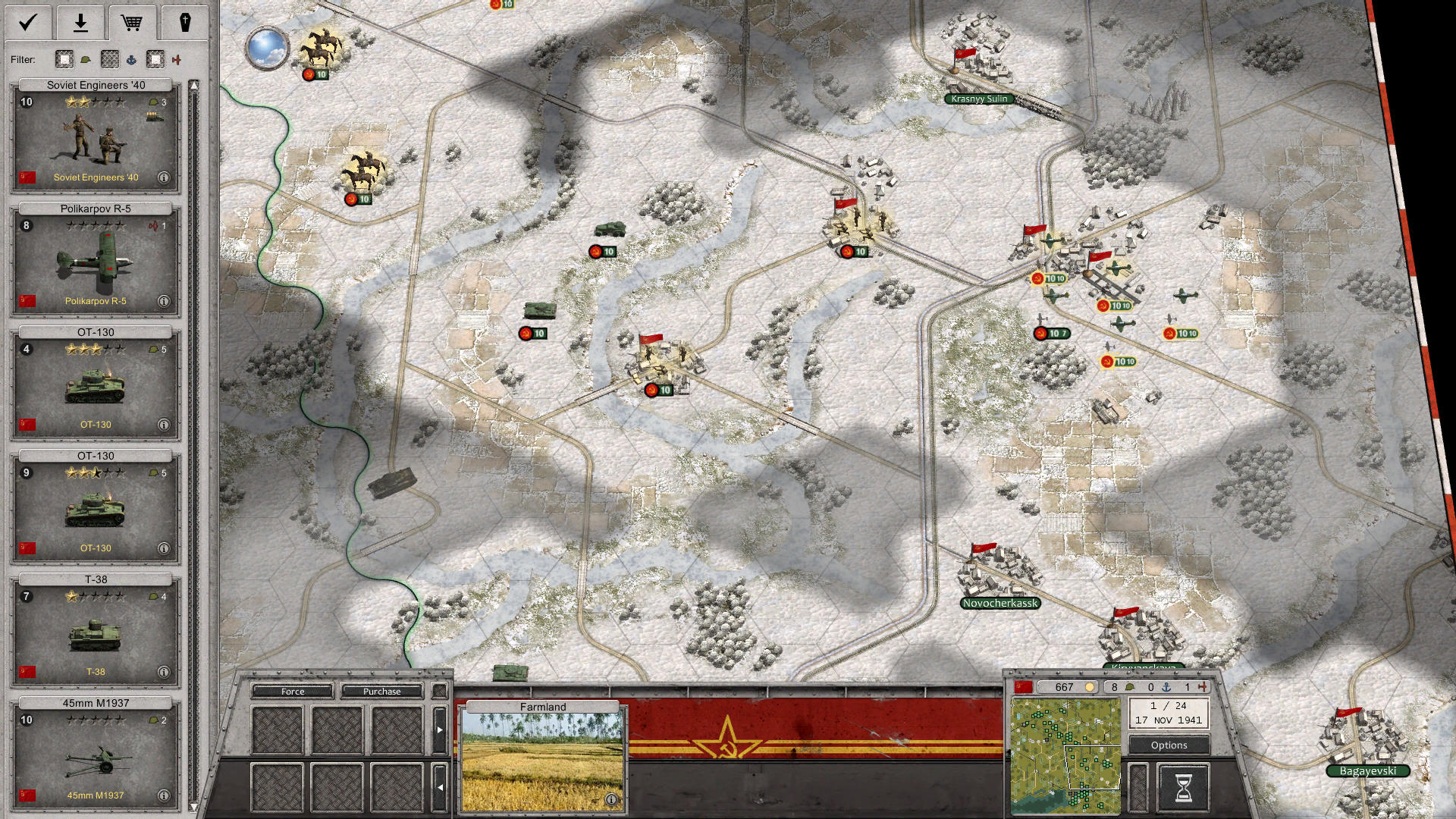
Task: Open the download arrow tab
Action: point(80,23)
